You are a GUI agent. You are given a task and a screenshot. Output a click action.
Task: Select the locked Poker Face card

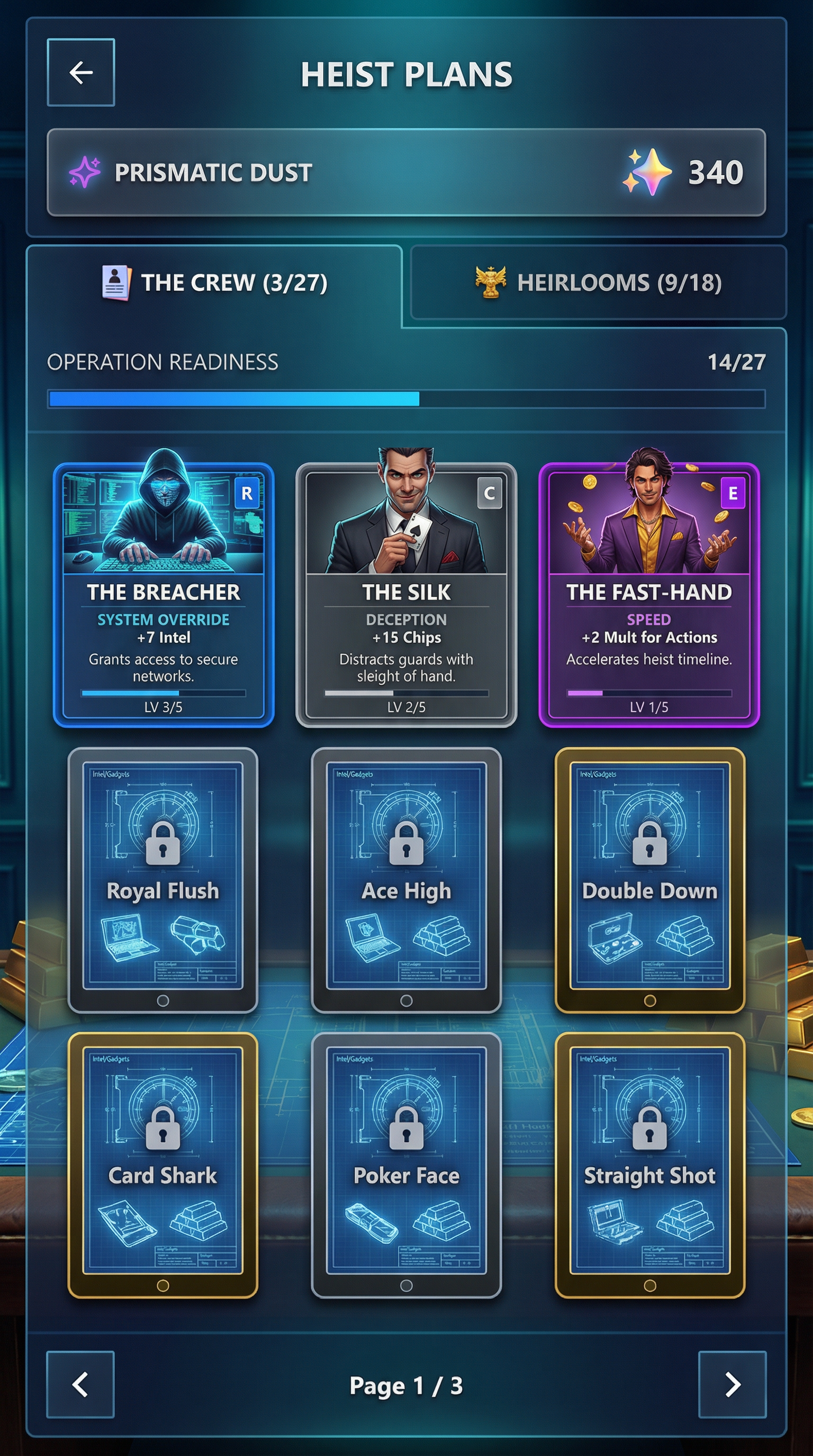(406, 1165)
